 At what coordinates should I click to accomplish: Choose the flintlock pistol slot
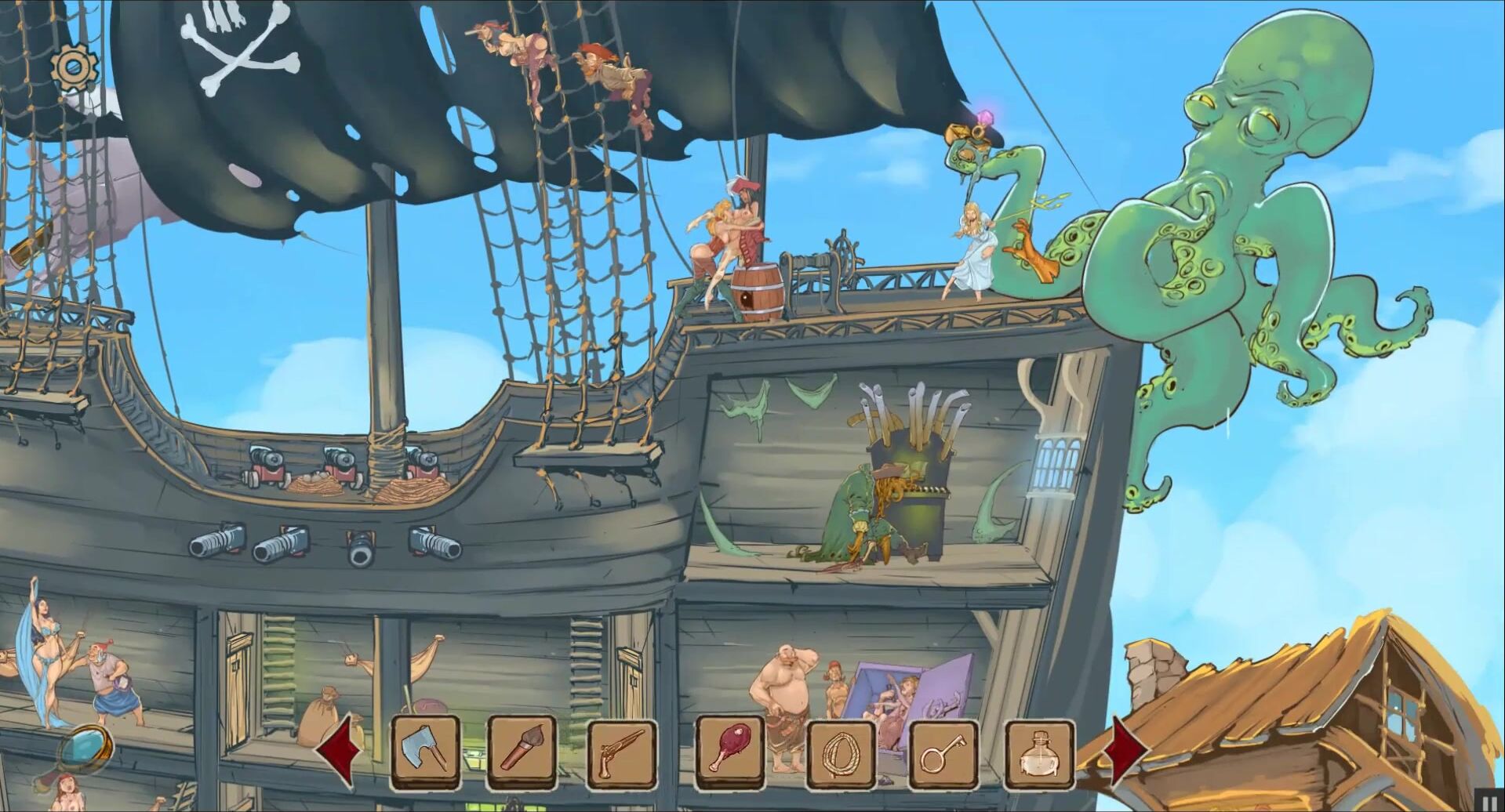622,753
